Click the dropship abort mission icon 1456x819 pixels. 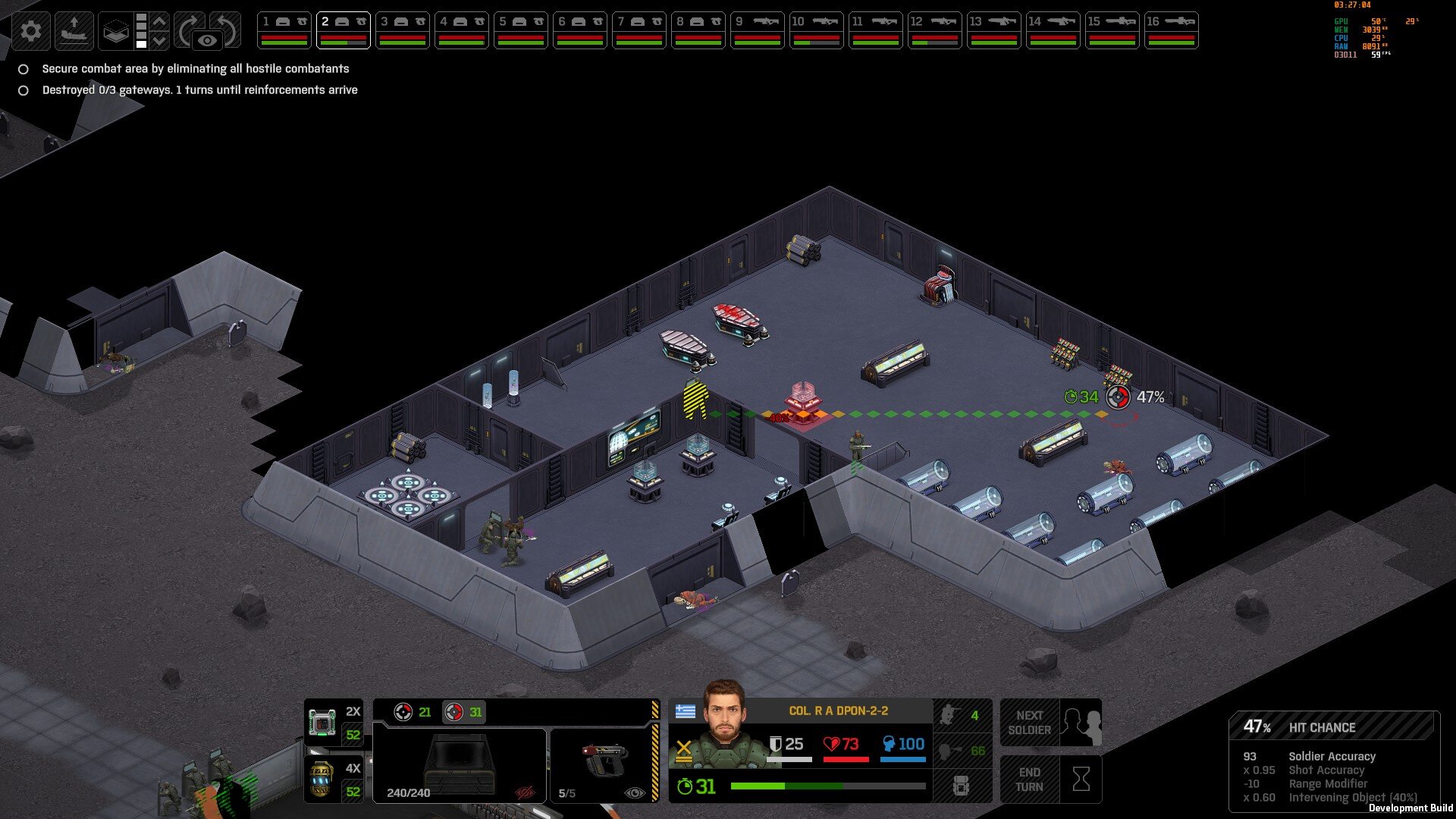click(x=74, y=31)
